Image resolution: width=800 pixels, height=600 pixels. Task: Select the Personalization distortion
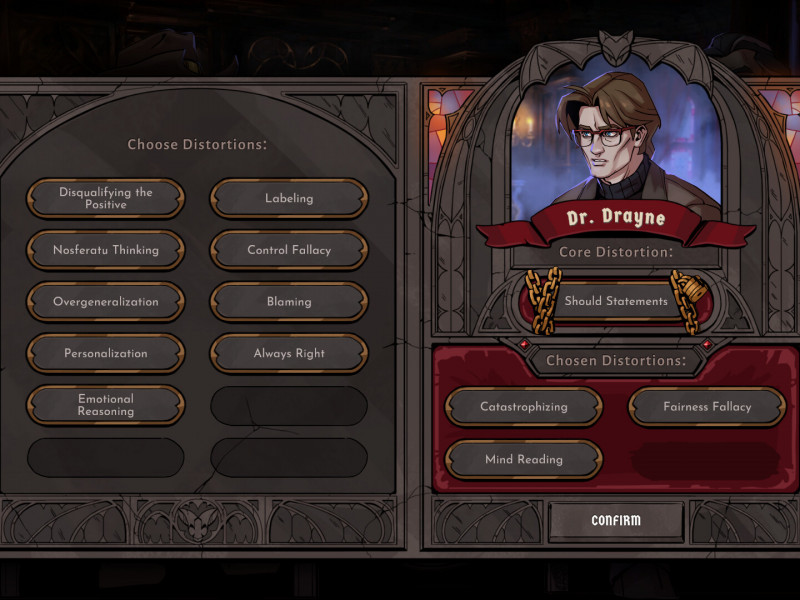coord(106,354)
